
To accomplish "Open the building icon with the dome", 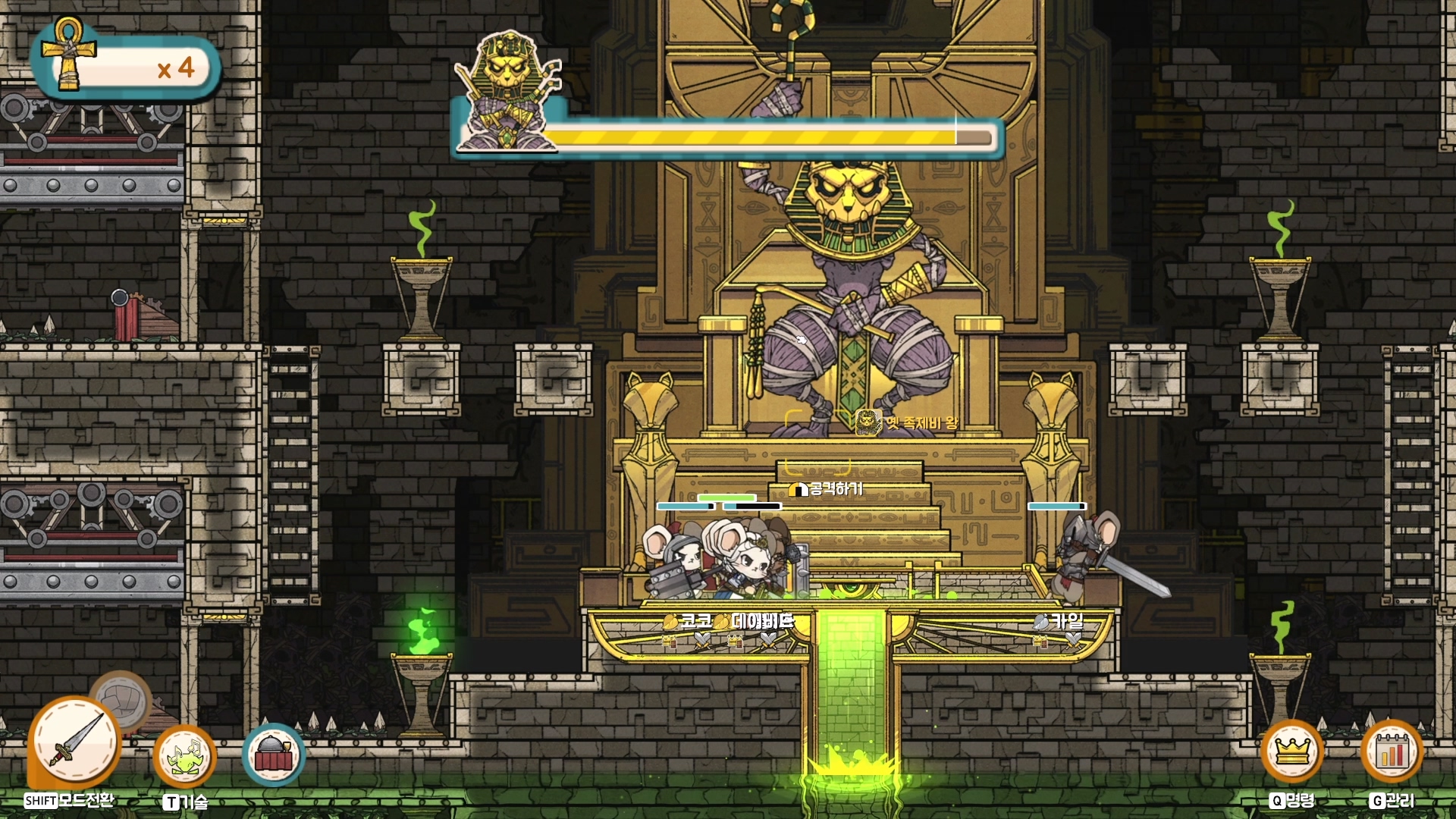I will tap(273, 755).
